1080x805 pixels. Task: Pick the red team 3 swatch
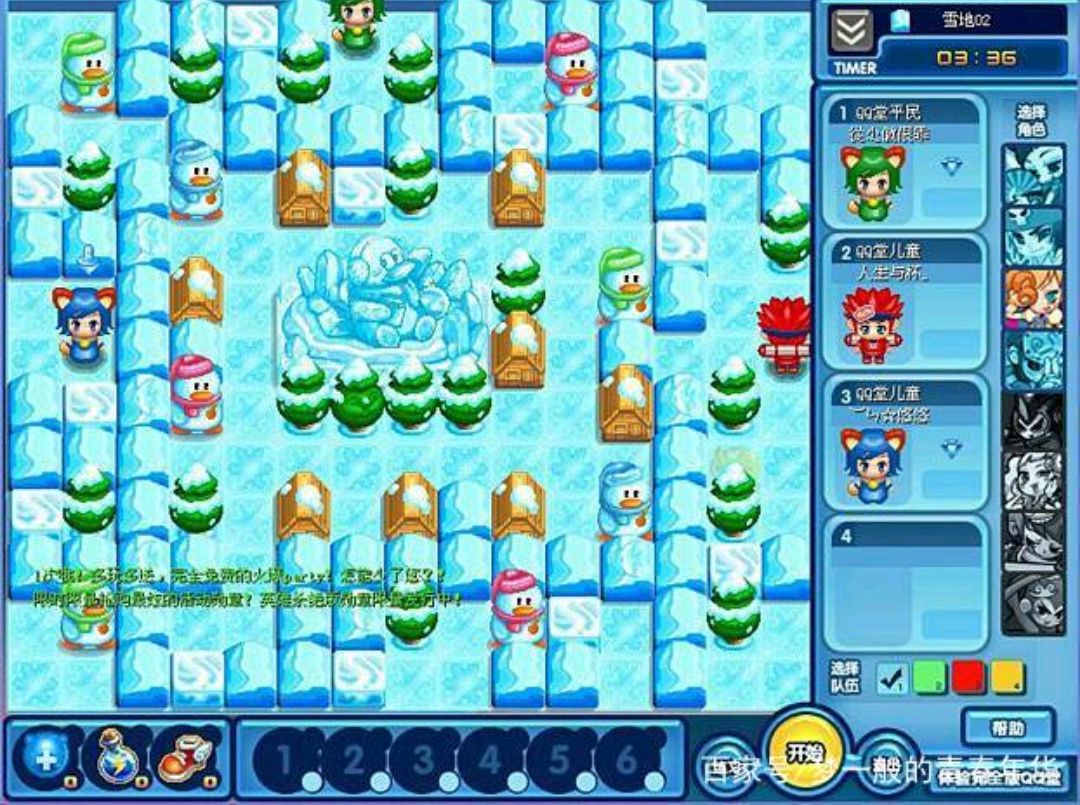point(969,678)
